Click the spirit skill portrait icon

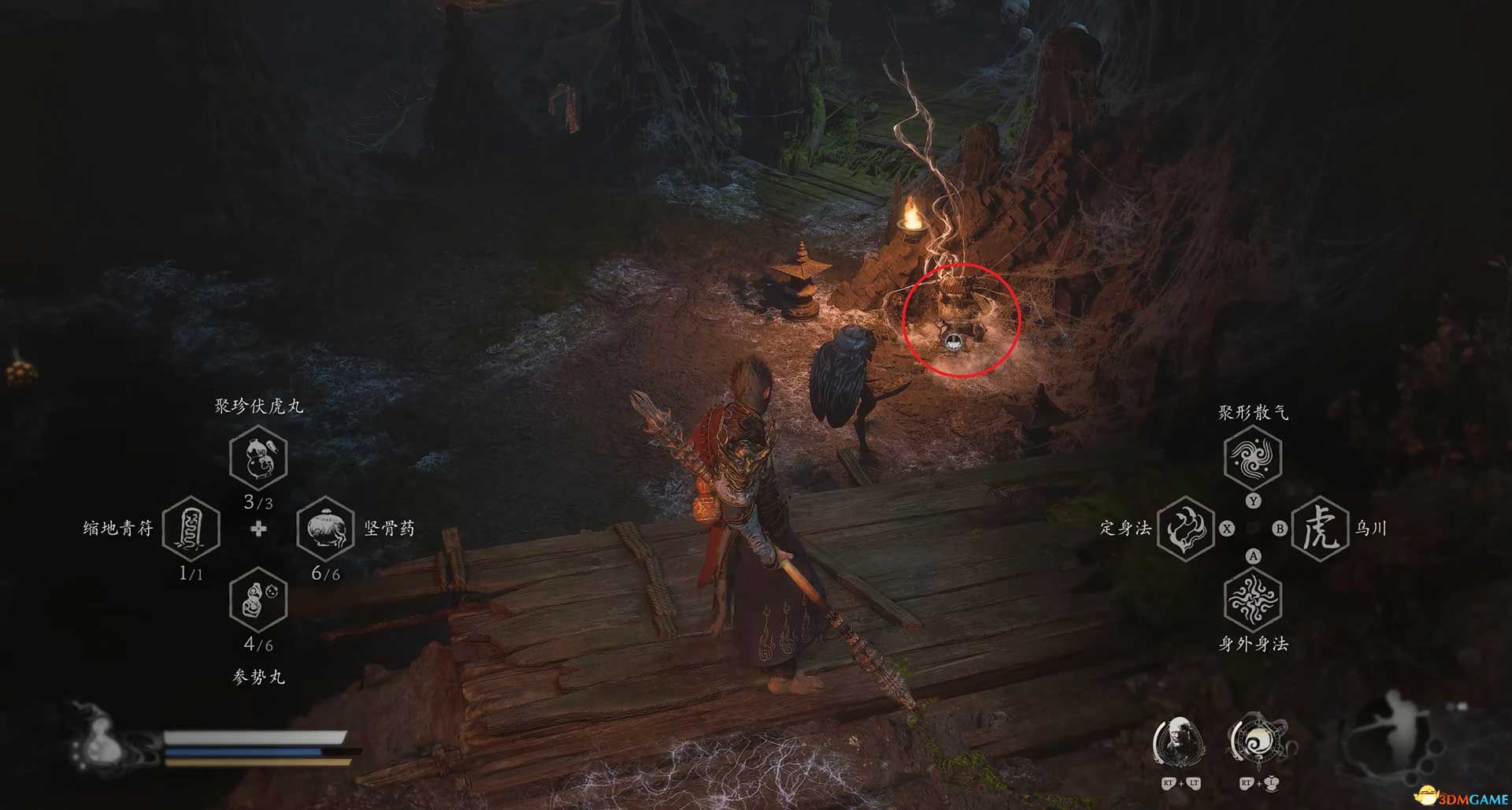coord(1180,742)
